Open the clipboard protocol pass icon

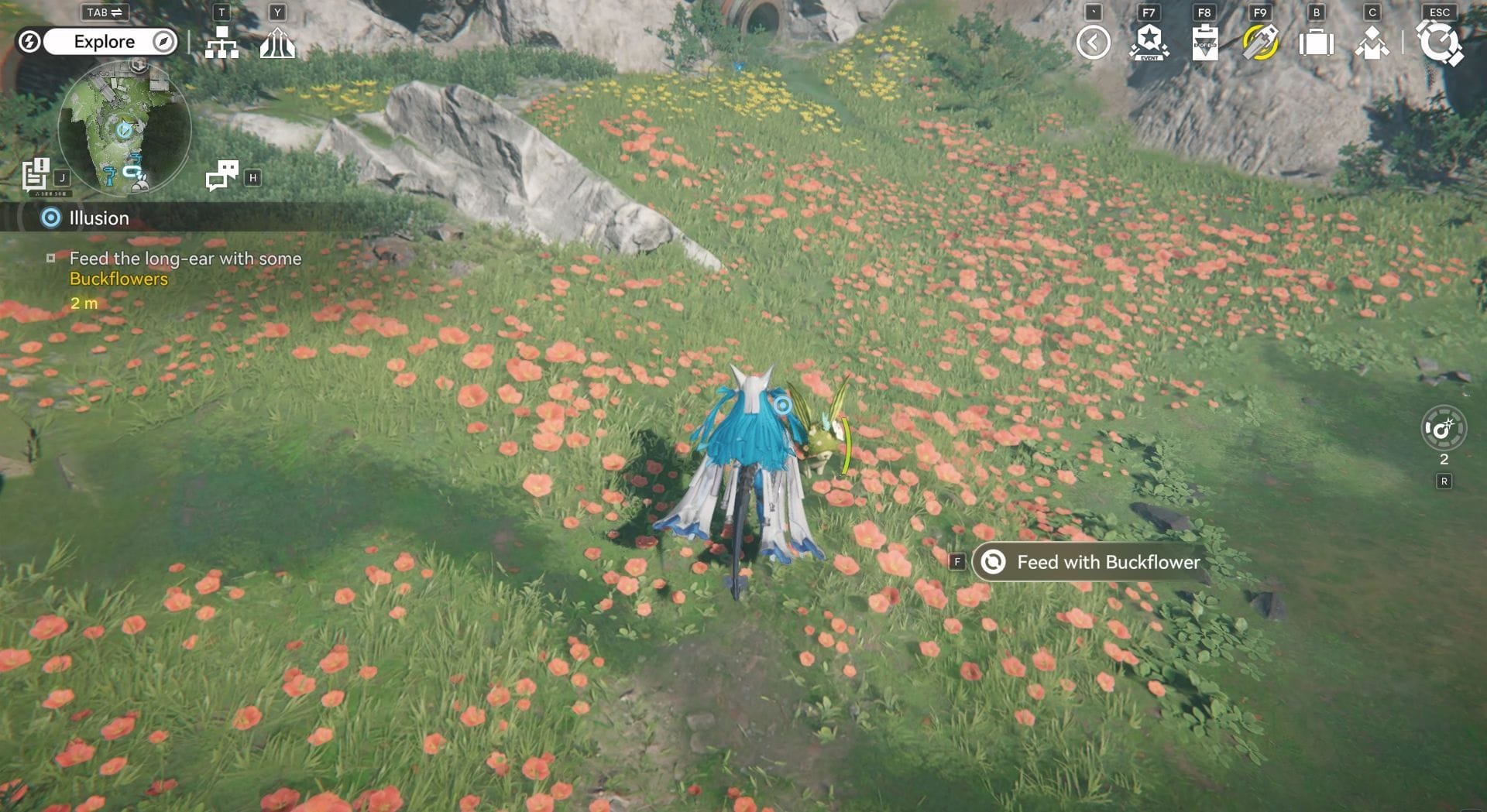click(1204, 43)
